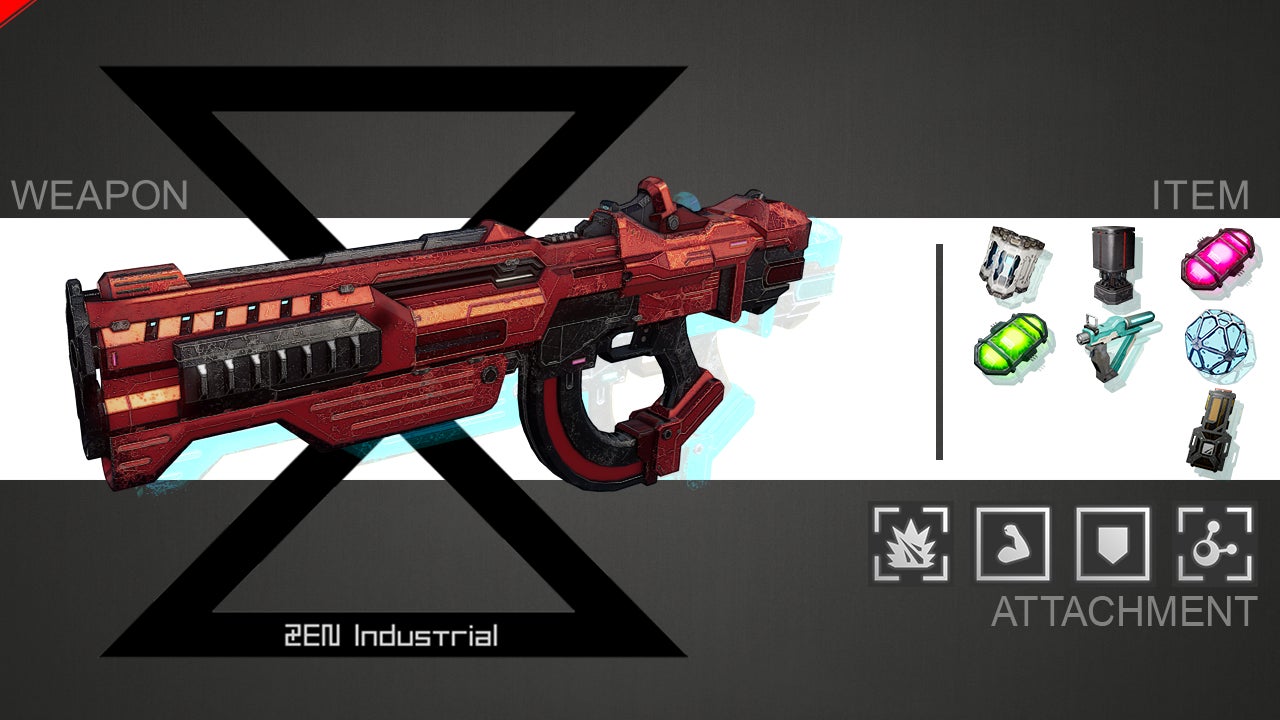Viewport: 1280px width, 720px height.
Task: Select the flexed arm attachment
Action: click(x=1011, y=543)
